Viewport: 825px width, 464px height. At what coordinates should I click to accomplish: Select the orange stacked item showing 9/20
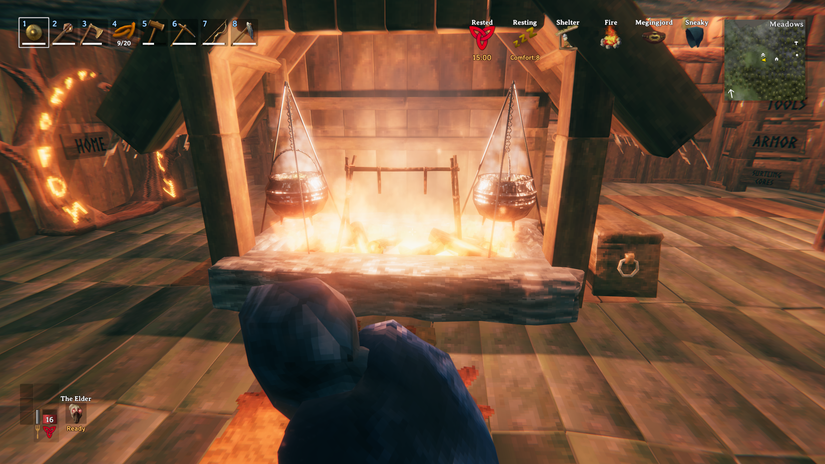coord(124,33)
